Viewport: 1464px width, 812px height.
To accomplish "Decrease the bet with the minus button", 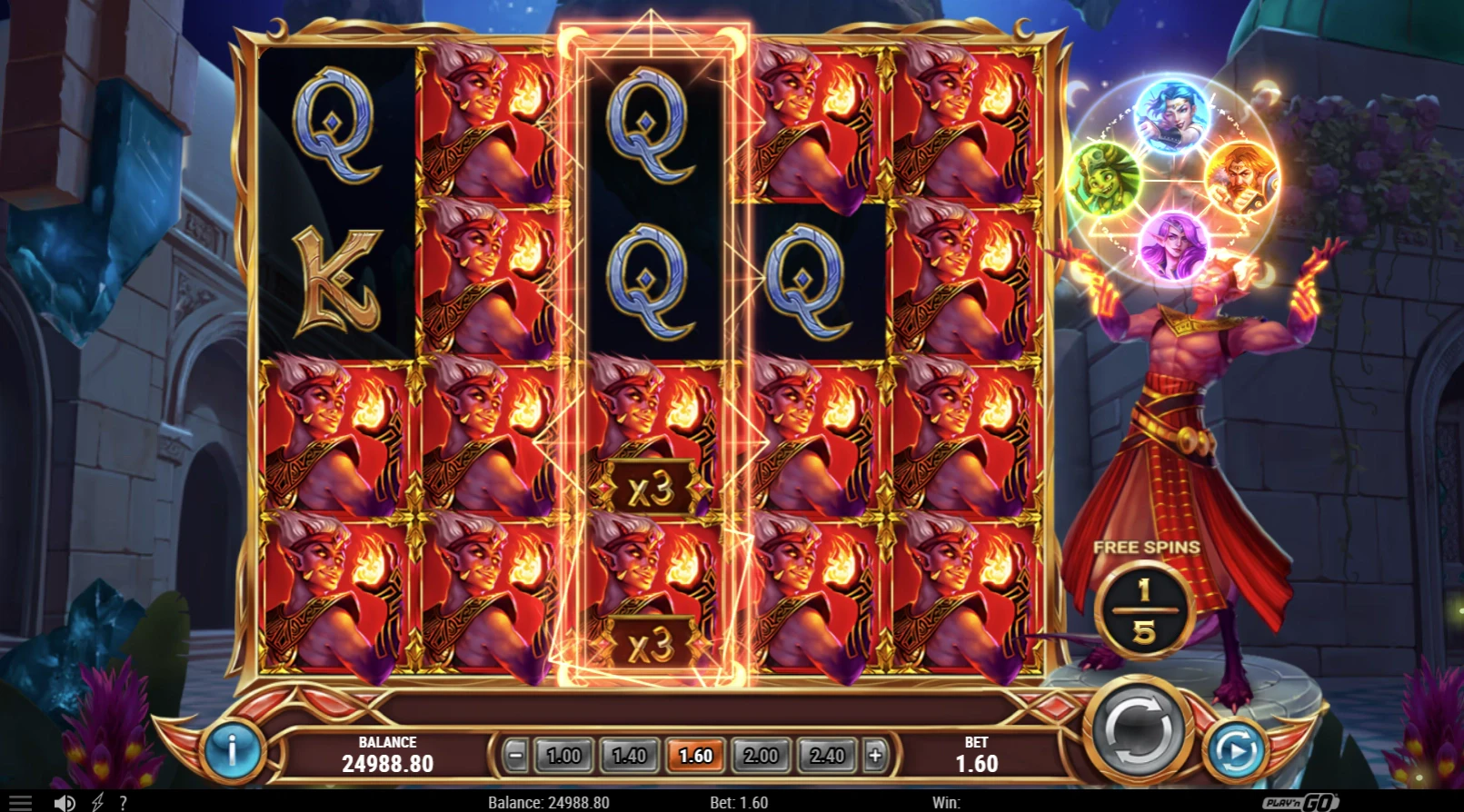I will 515,755.
